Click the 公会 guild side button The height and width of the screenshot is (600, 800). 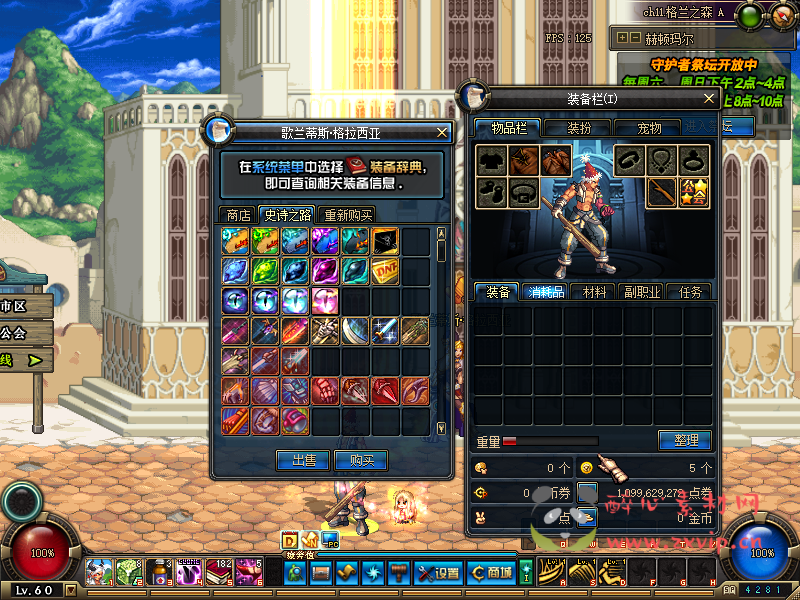tap(14, 332)
